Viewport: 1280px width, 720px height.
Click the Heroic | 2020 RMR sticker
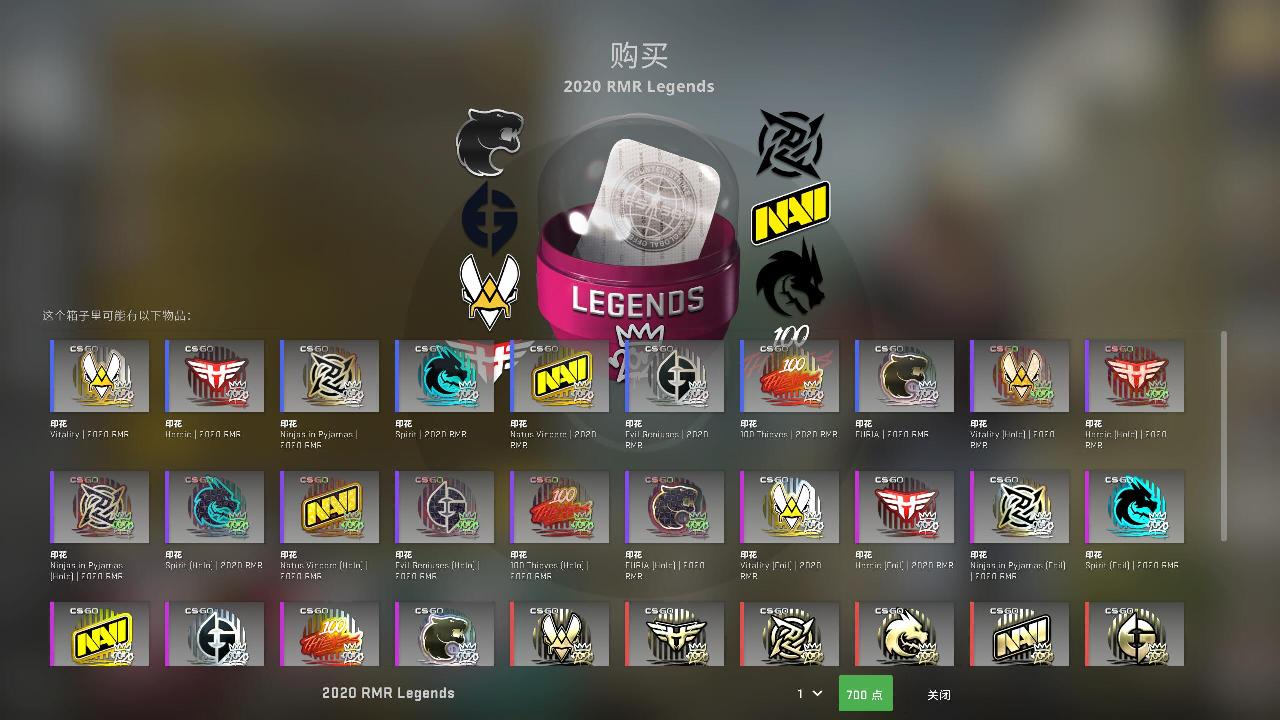click(214, 376)
